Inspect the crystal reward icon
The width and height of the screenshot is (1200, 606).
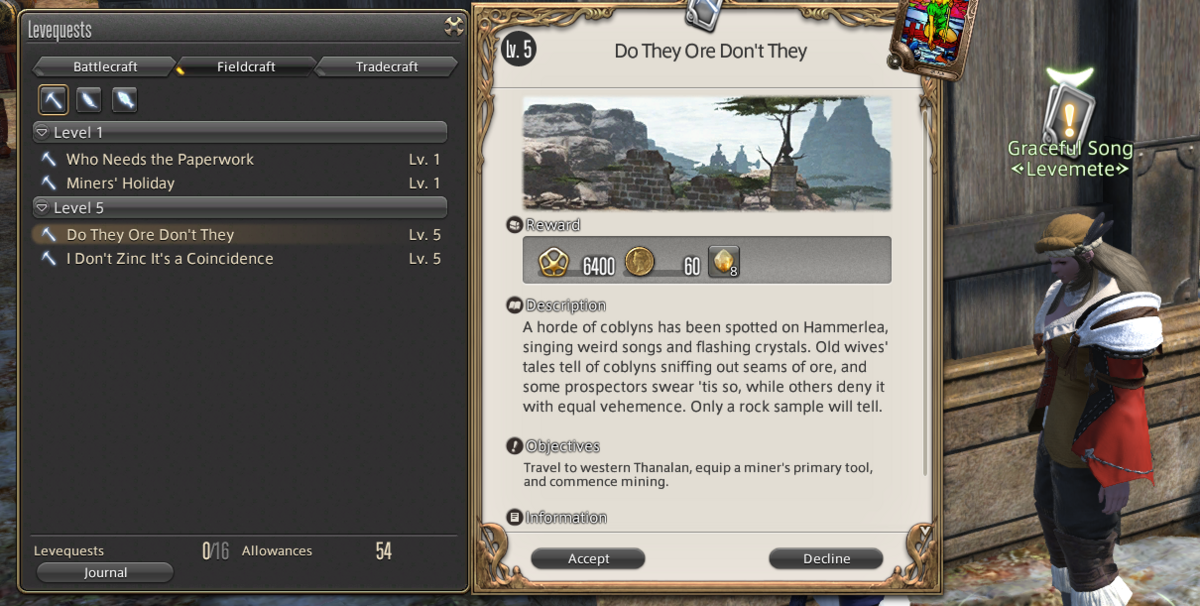pyautogui.click(x=722, y=262)
